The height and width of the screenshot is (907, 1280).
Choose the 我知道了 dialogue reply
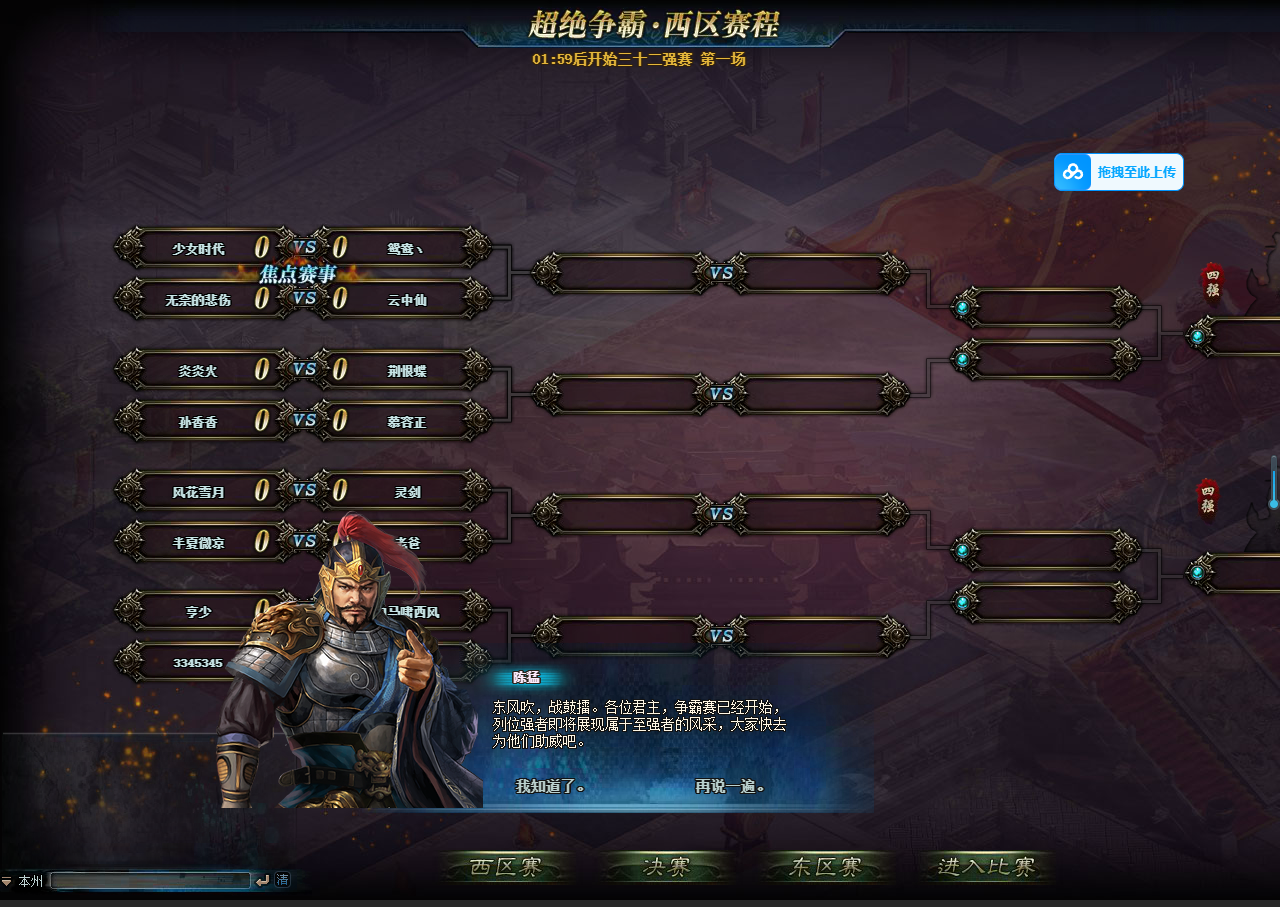(x=549, y=786)
